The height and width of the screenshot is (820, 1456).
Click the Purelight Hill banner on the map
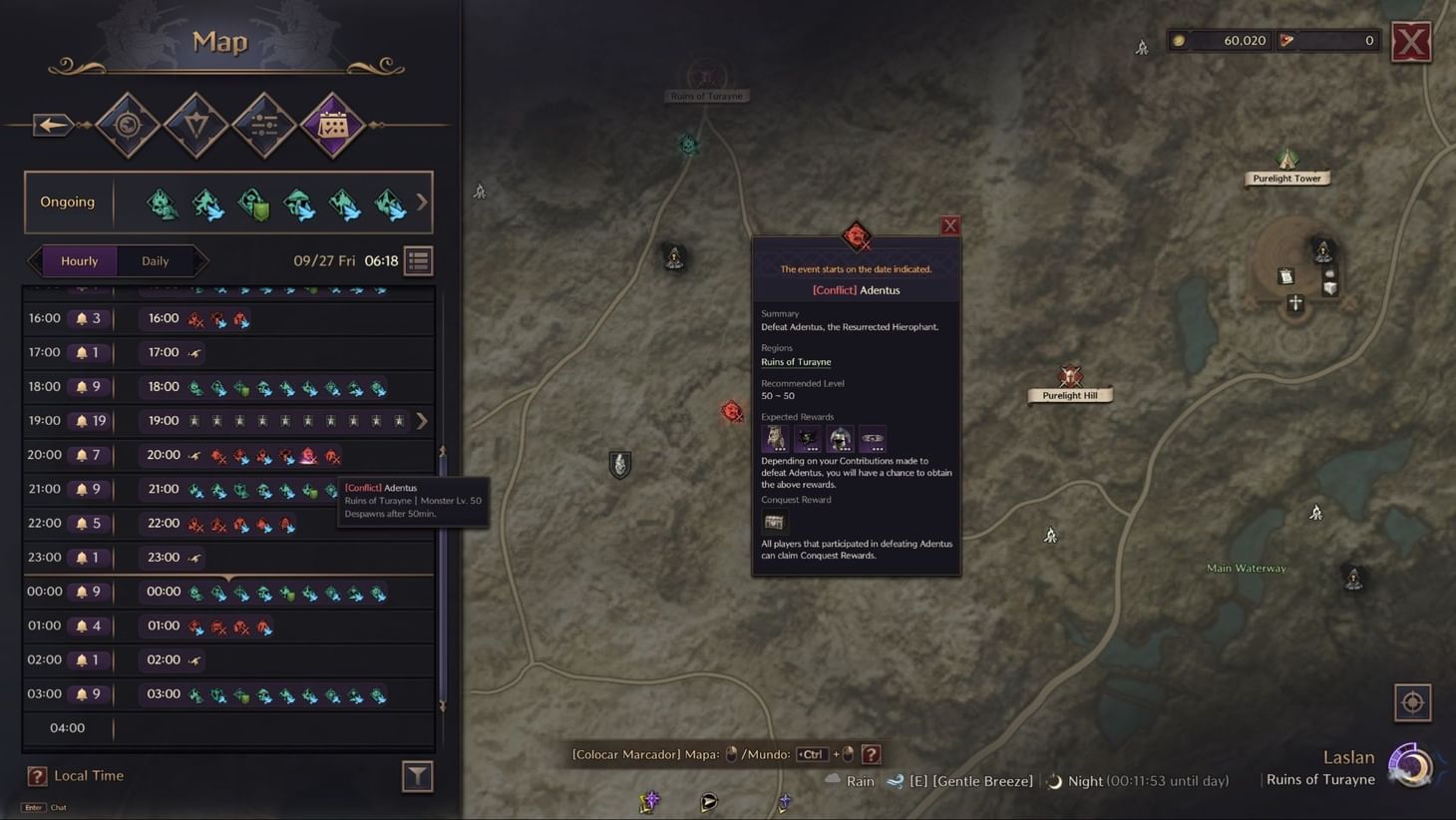(x=1069, y=394)
